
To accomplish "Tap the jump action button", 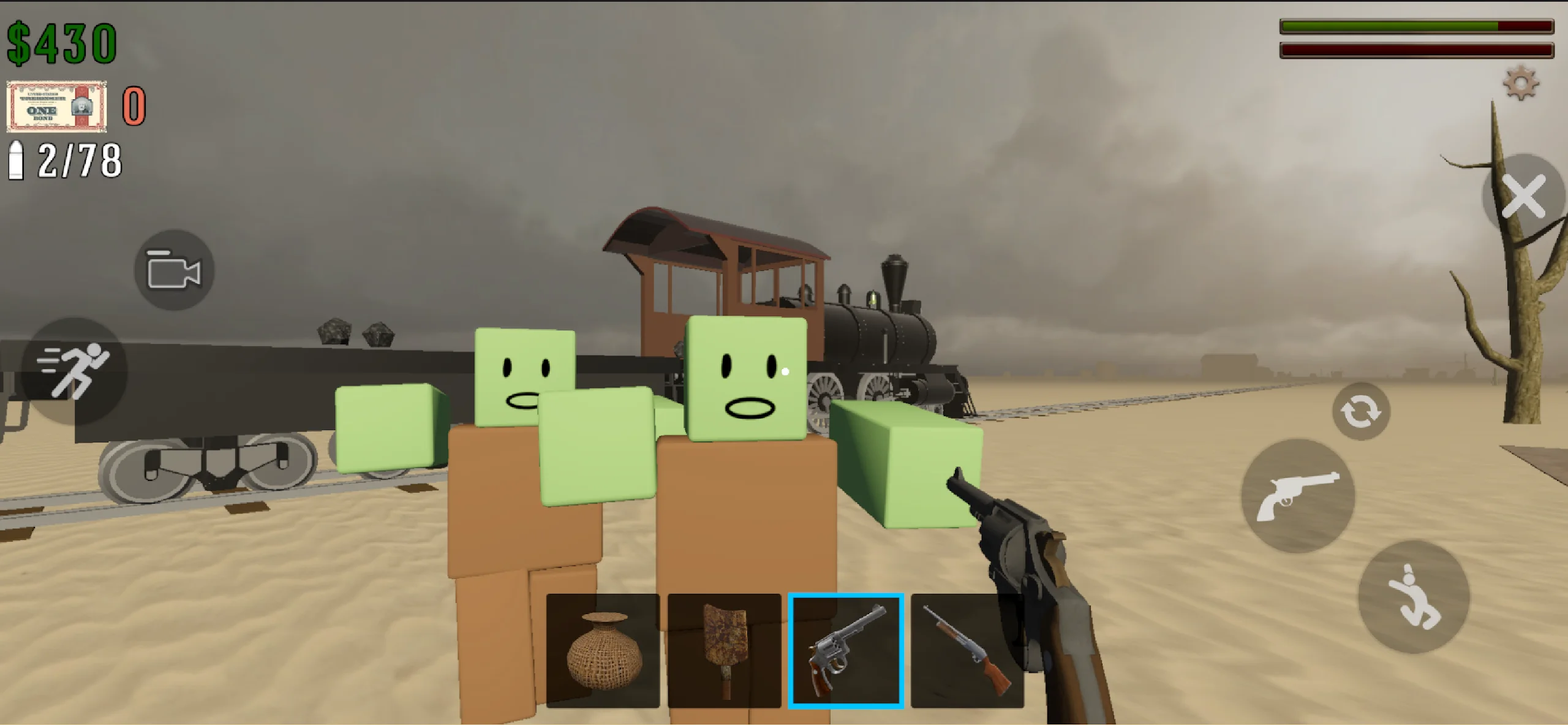I will 1414,596.
